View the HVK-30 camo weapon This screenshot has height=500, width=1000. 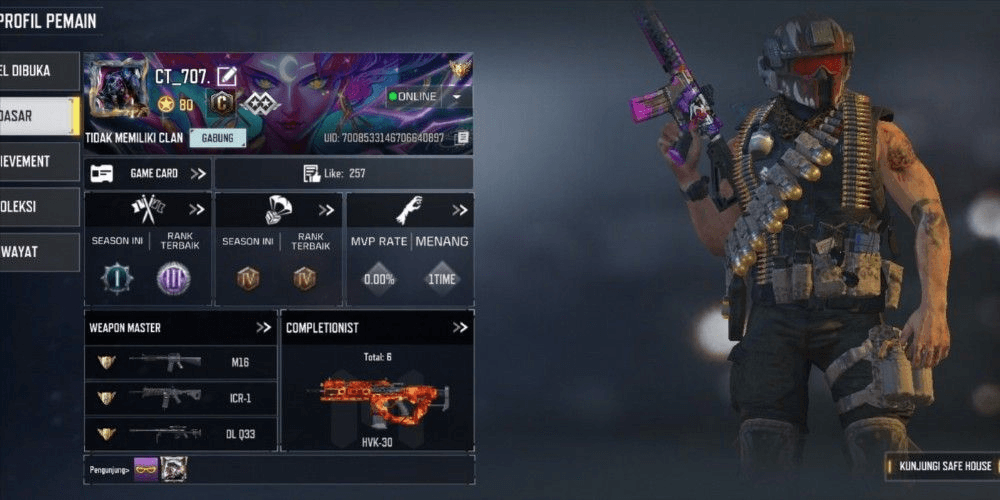(x=377, y=400)
